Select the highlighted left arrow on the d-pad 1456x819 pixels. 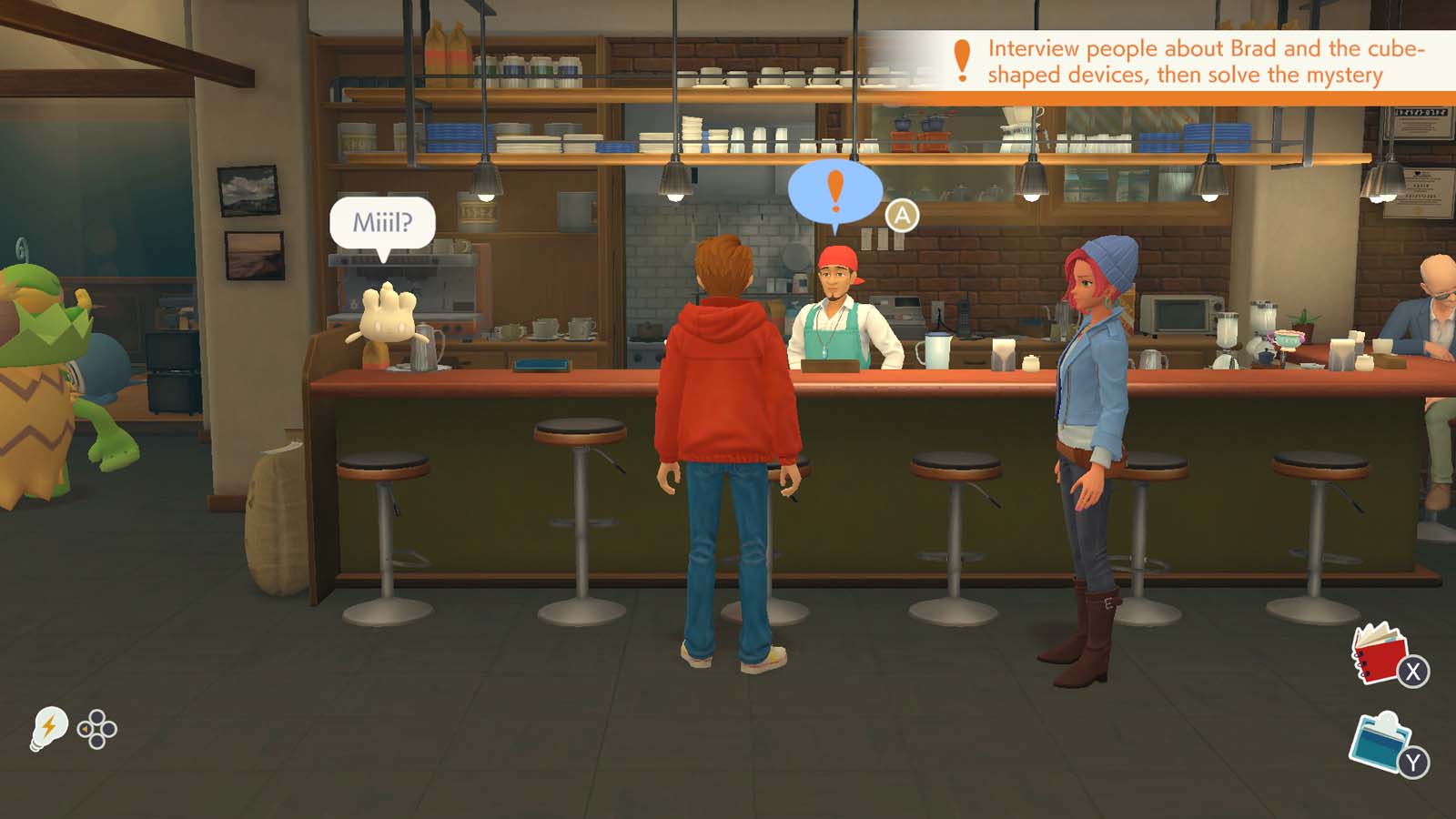85,729
